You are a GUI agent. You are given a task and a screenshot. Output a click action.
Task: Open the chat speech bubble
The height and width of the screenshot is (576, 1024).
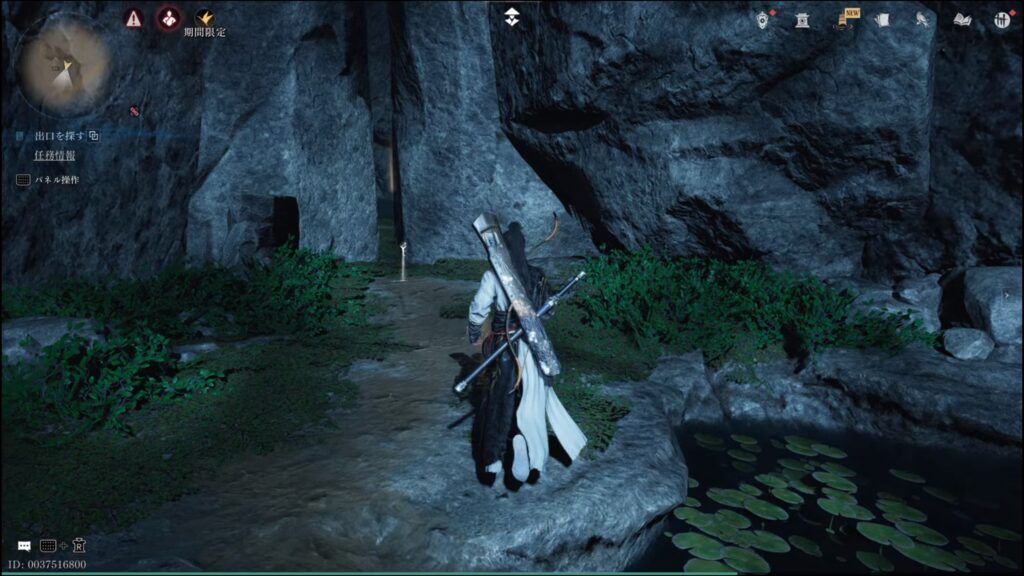coord(24,546)
